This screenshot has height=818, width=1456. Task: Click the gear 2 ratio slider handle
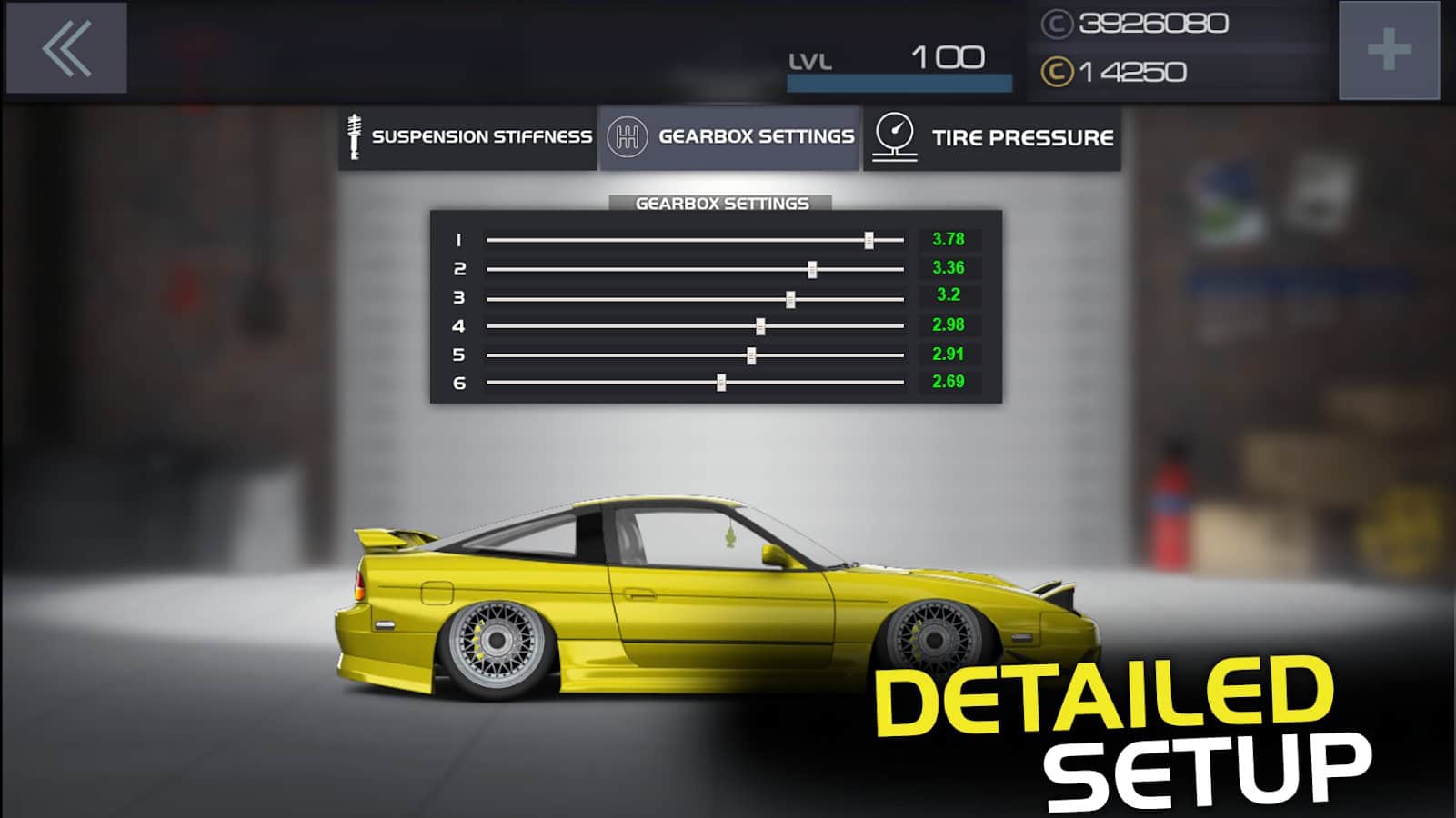pyautogui.click(x=812, y=269)
